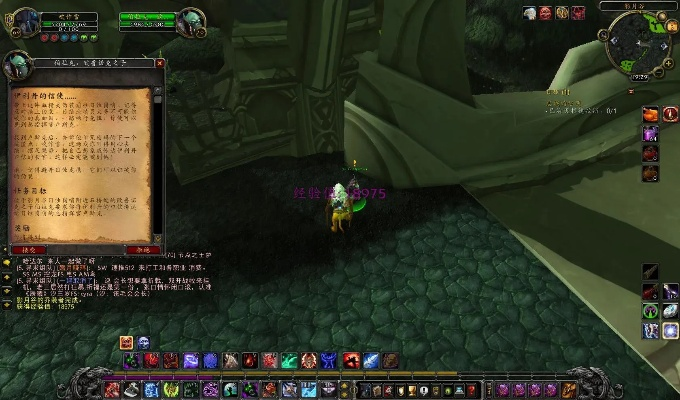Open the rightmost bag slot

tap(570, 390)
